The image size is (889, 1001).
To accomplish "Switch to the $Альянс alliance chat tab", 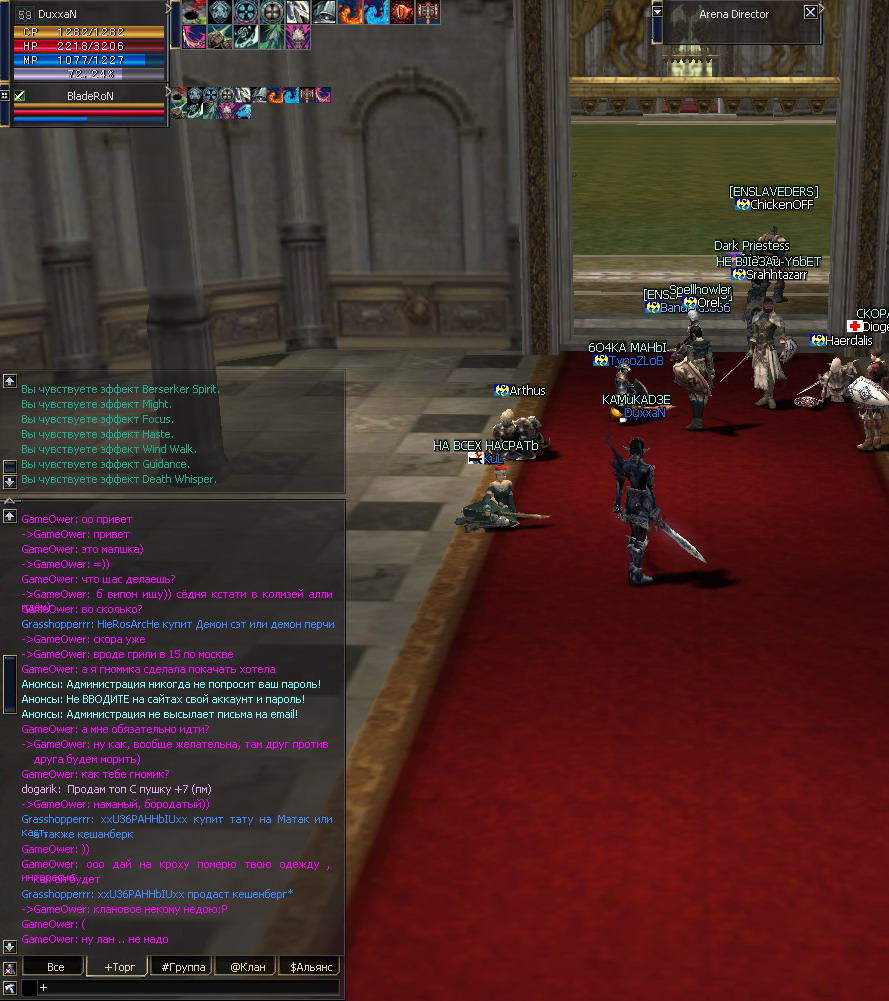I will [311, 967].
